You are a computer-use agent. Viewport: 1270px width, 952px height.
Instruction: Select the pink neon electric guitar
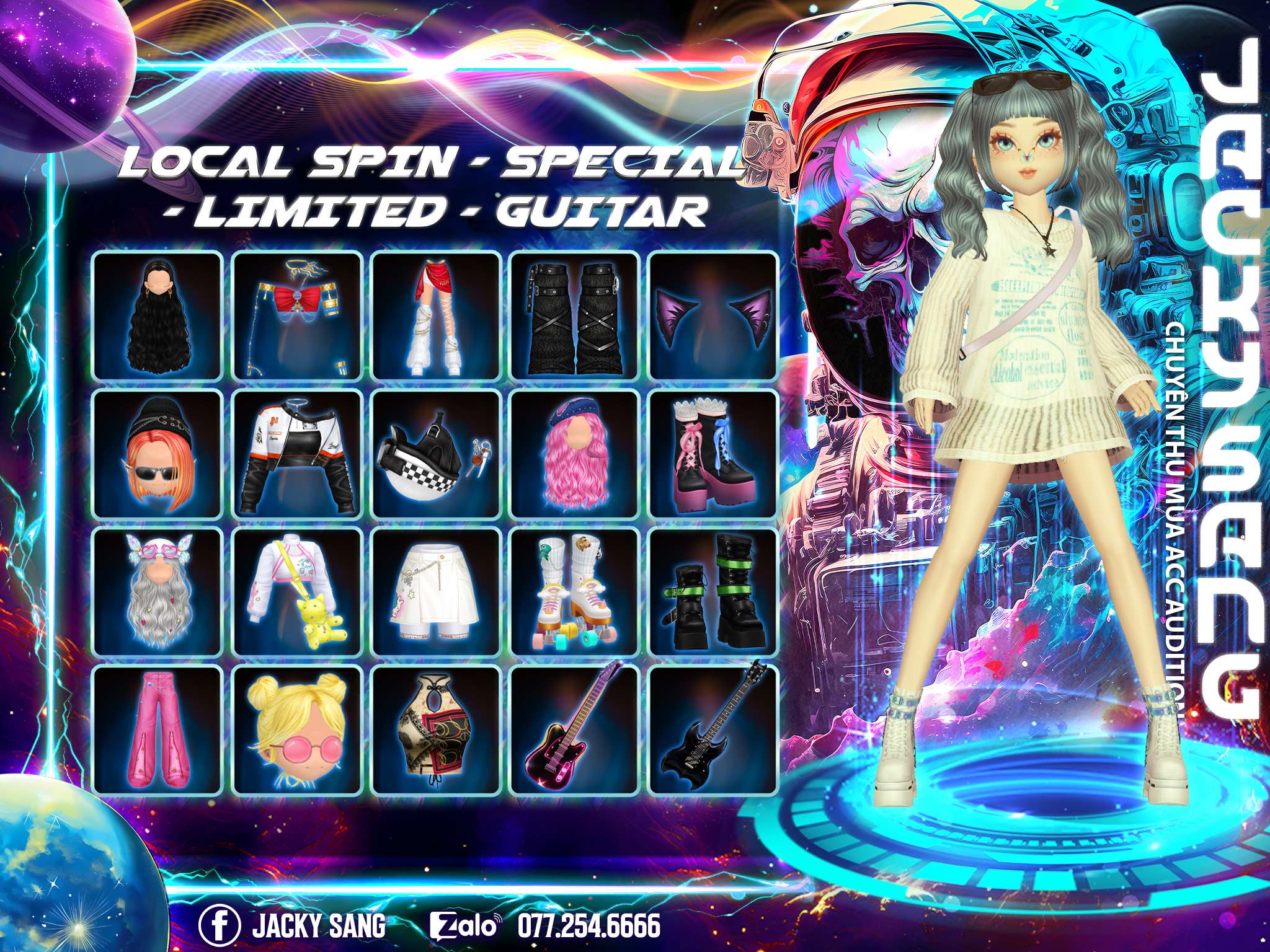point(575,730)
